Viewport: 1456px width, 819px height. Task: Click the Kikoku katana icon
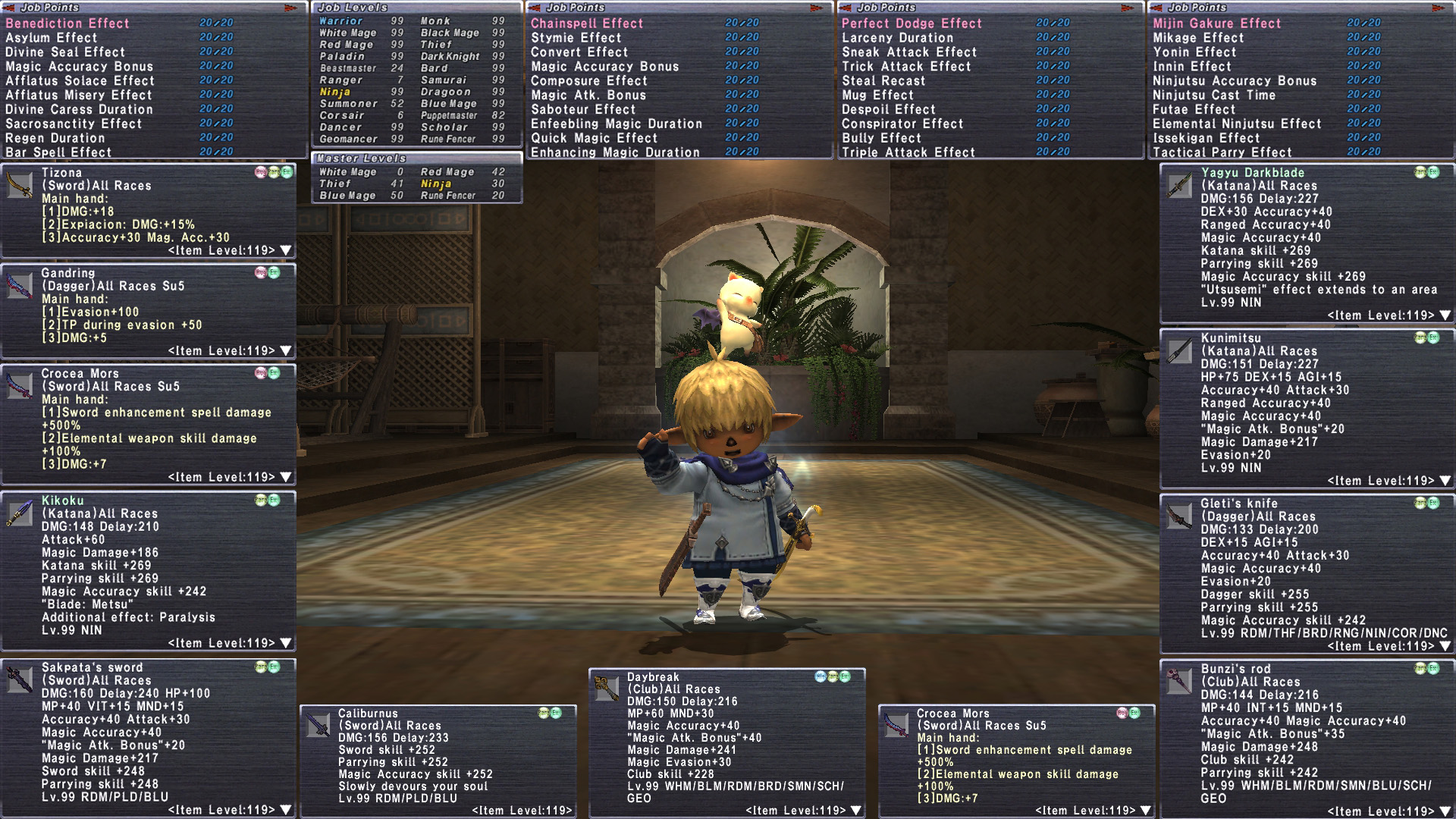pyautogui.click(x=20, y=513)
